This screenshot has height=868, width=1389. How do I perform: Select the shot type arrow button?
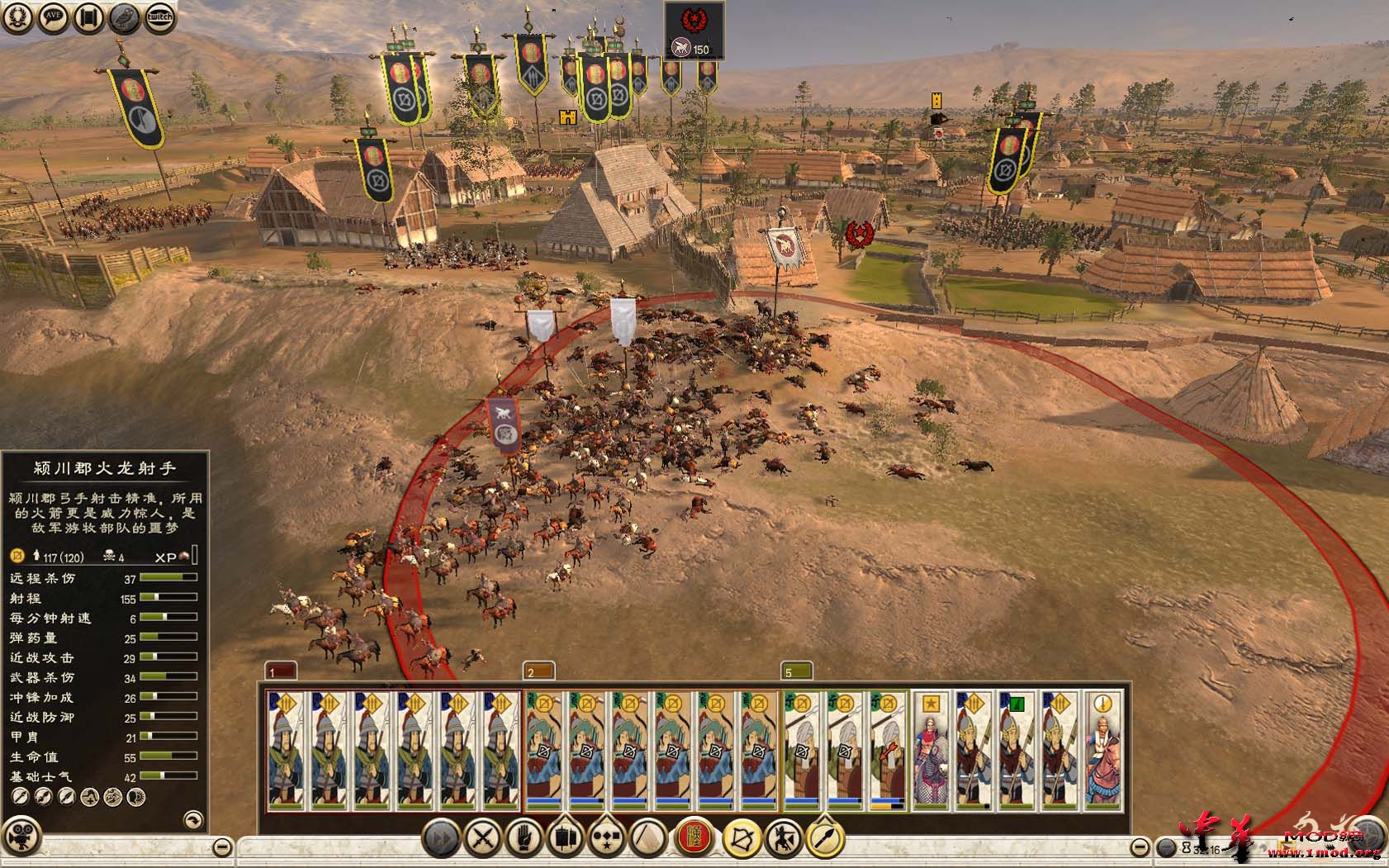click(825, 838)
